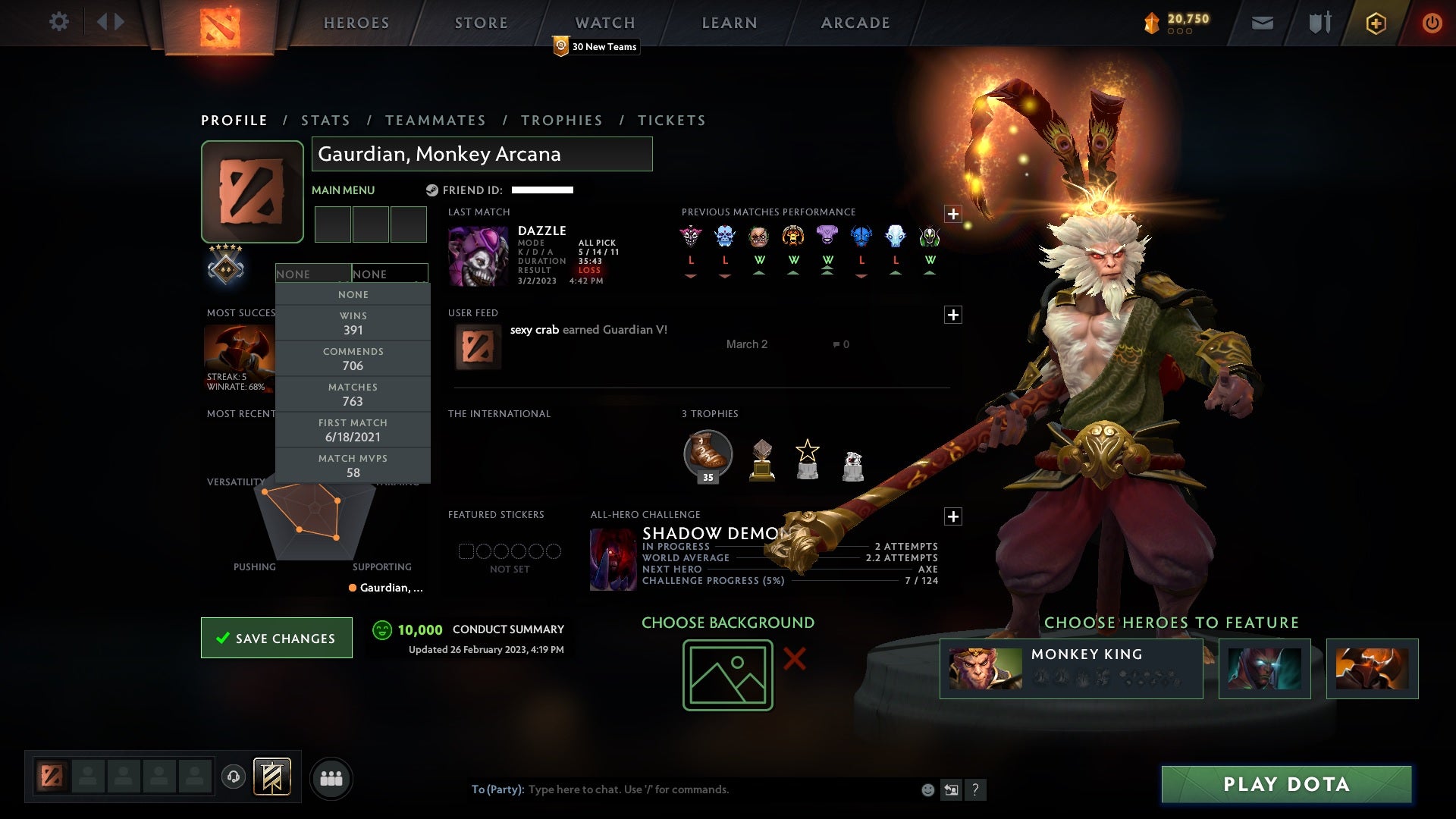Click the shard balance 20,750 icon
The width and height of the screenshot is (1456, 819).
(1152, 23)
